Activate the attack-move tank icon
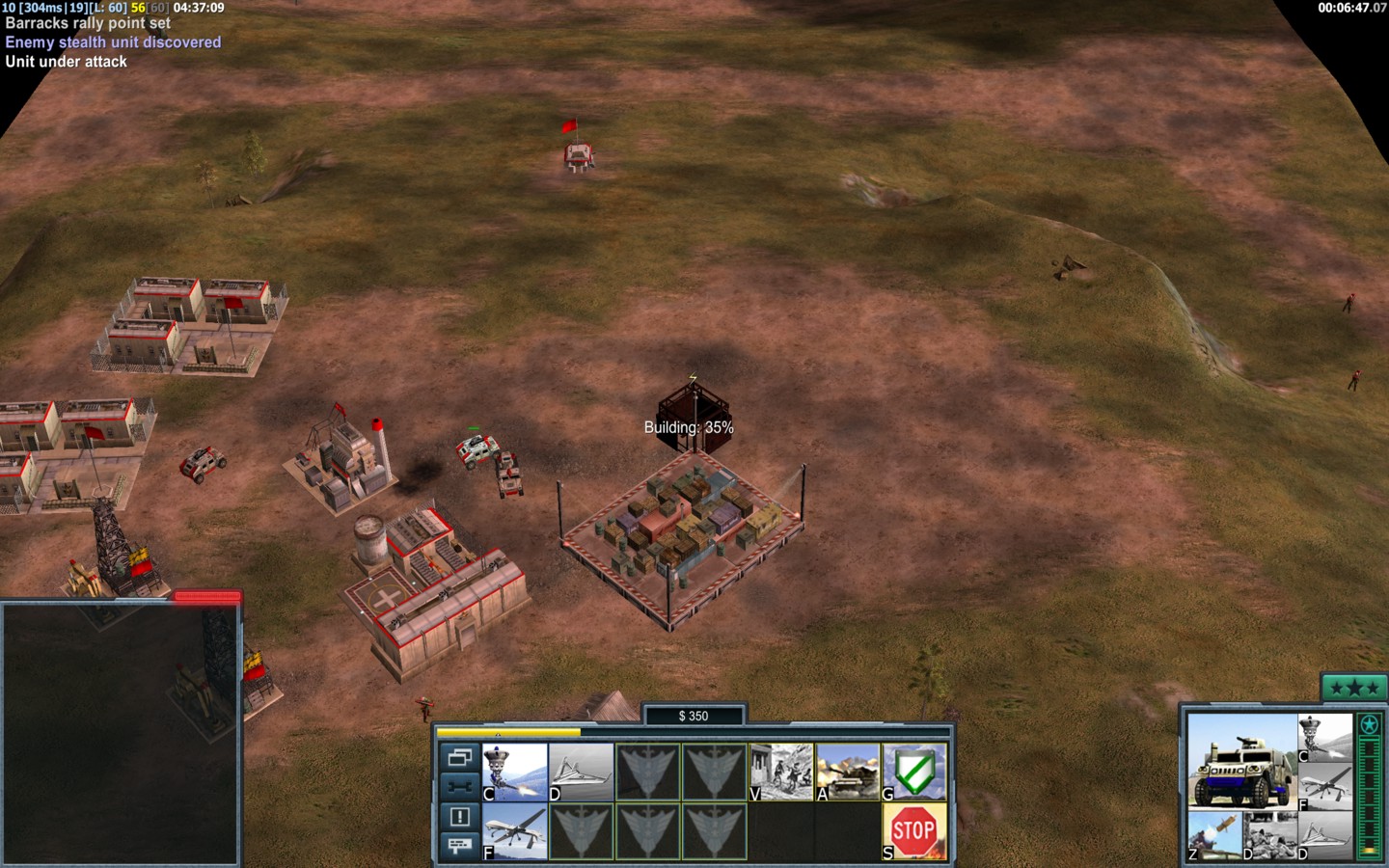The image size is (1389, 868). 848,772
